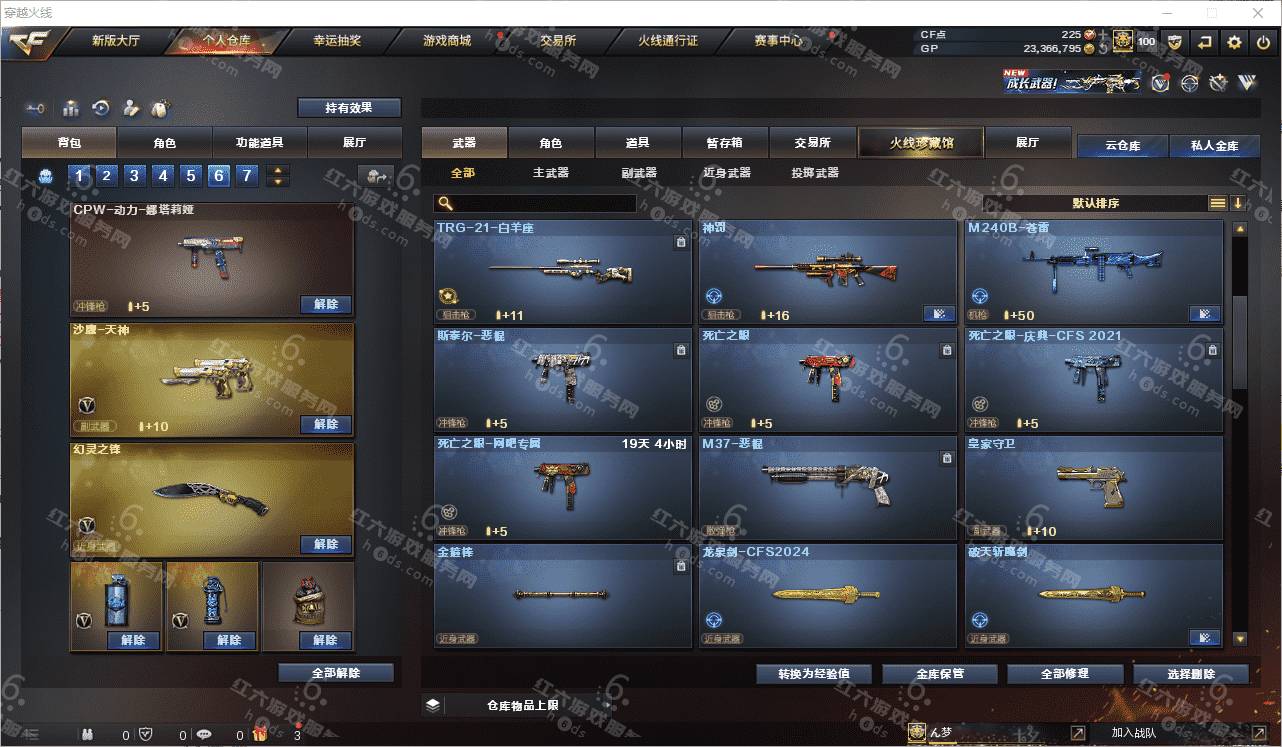Close the game window
Screen dimensions: 1282x747
(1257, 13)
